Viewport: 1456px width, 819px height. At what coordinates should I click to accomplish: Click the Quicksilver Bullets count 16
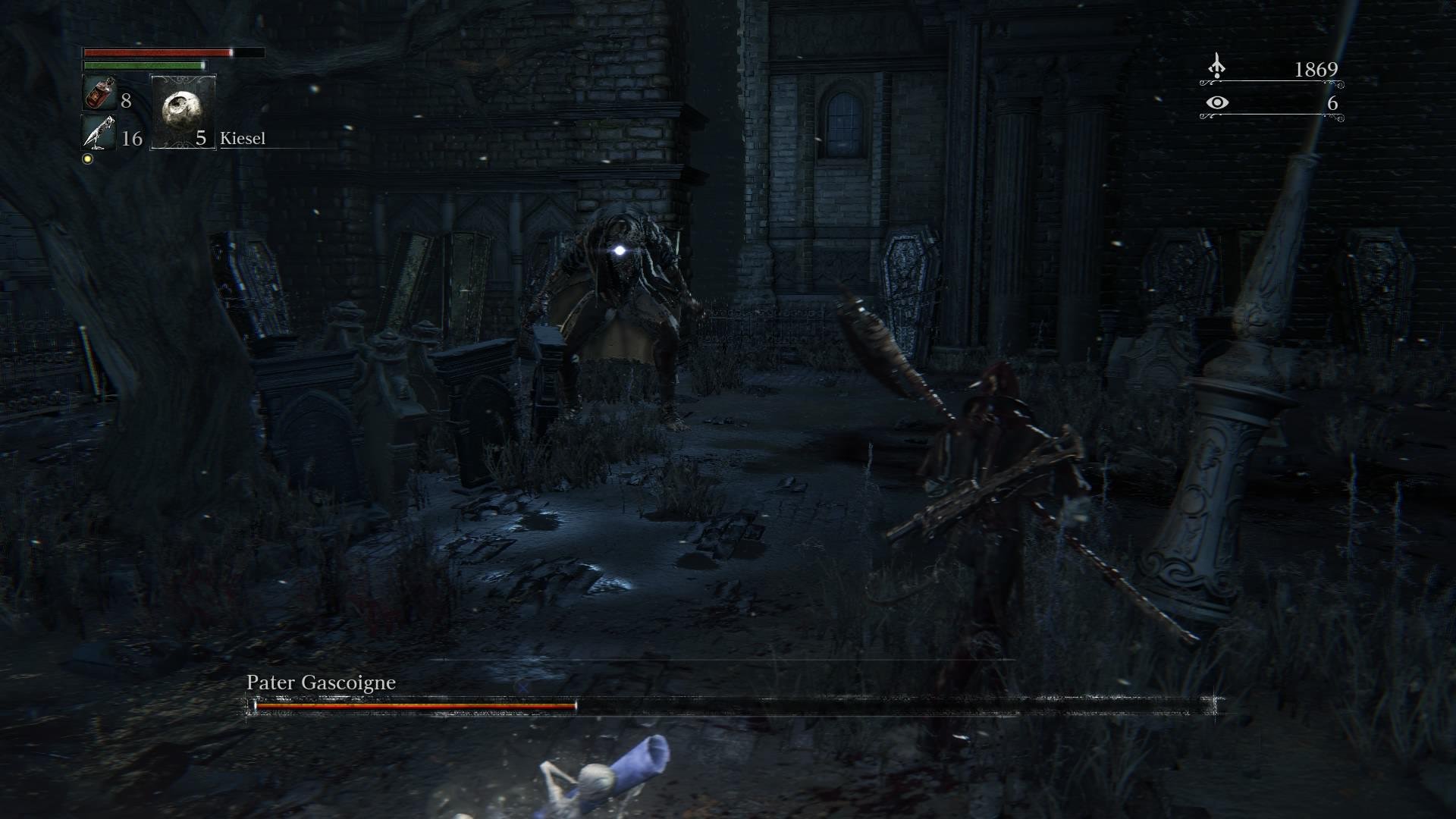coord(132,139)
